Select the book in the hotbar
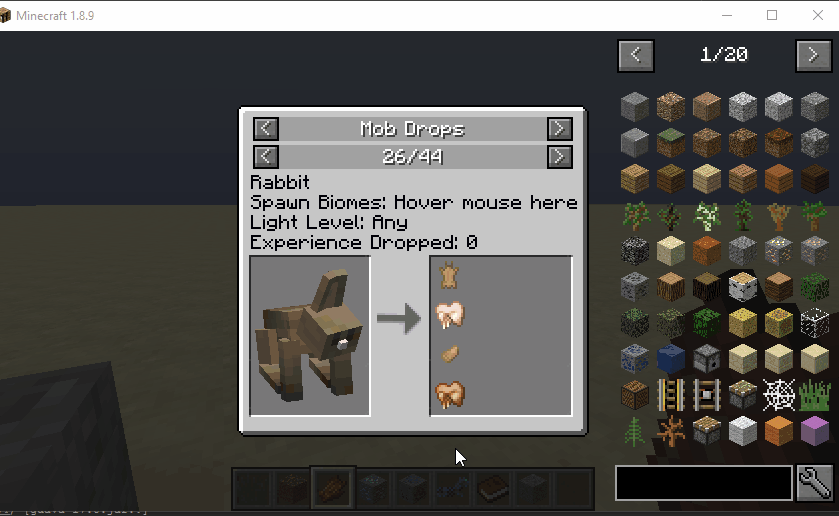Screen dimensions: 839x516 490,489
